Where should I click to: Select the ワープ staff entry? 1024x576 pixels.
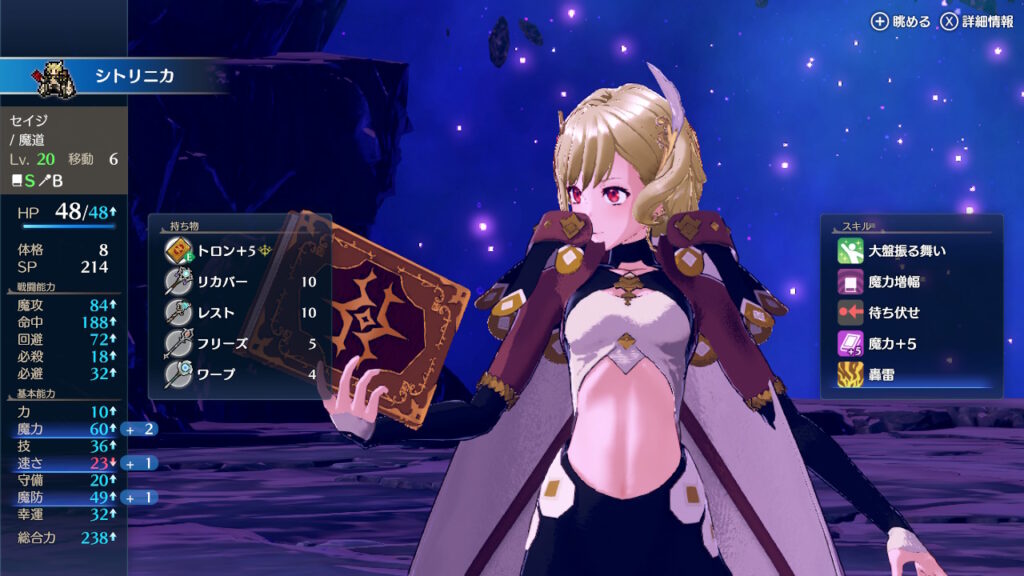[x=240, y=374]
